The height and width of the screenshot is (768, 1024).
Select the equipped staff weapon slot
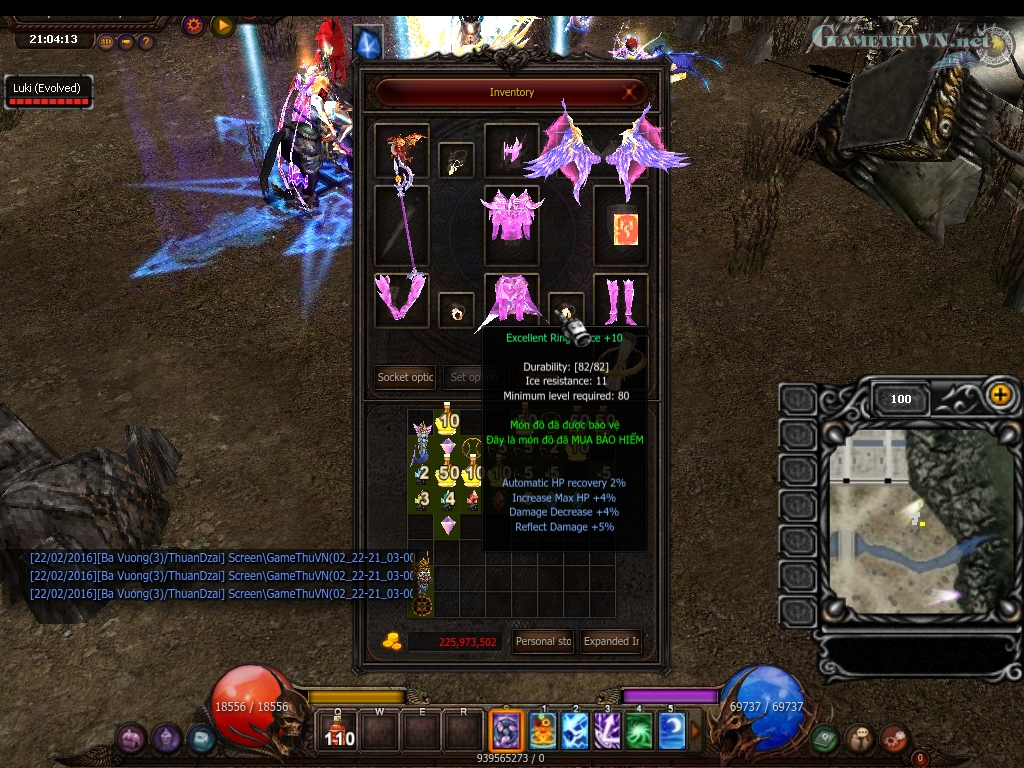401,225
